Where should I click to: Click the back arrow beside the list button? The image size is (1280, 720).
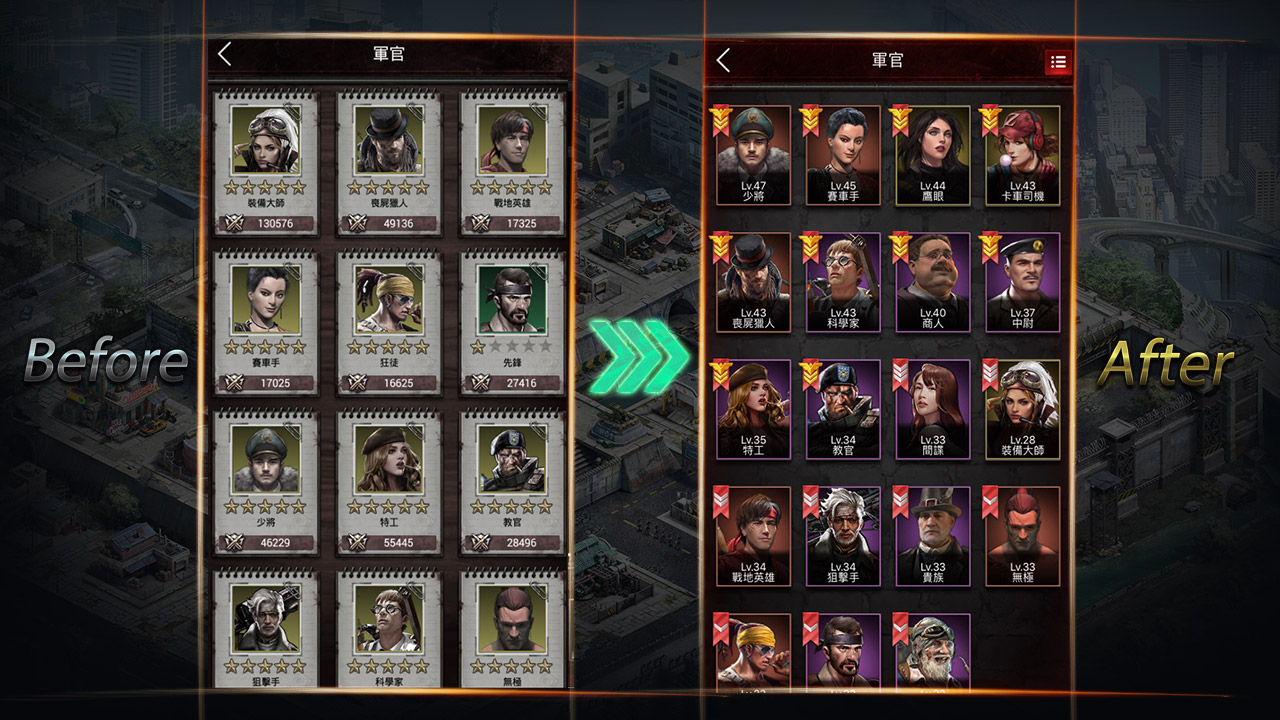point(724,61)
